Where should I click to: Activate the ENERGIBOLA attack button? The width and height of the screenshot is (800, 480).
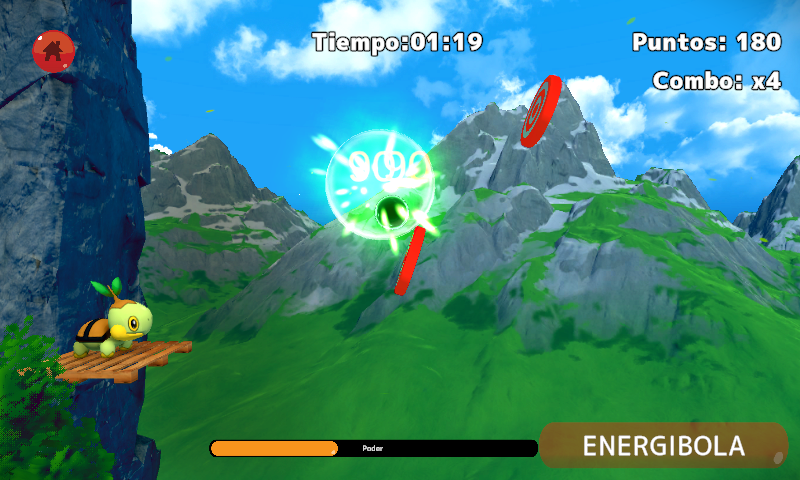click(x=664, y=445)
